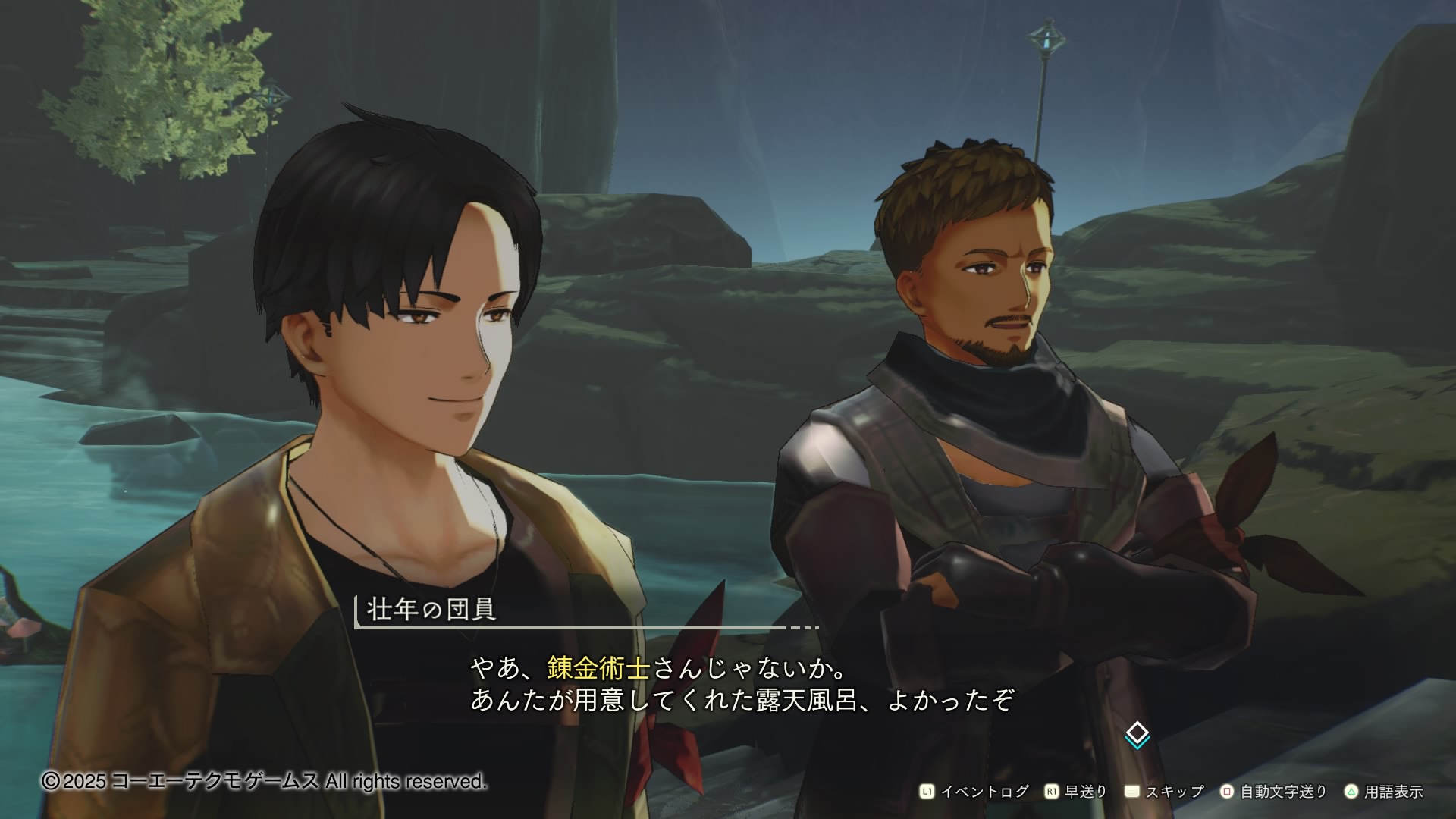The image size is (1456, 819).
Task: Activate 早送り fast-forward
Action: 1077,792
